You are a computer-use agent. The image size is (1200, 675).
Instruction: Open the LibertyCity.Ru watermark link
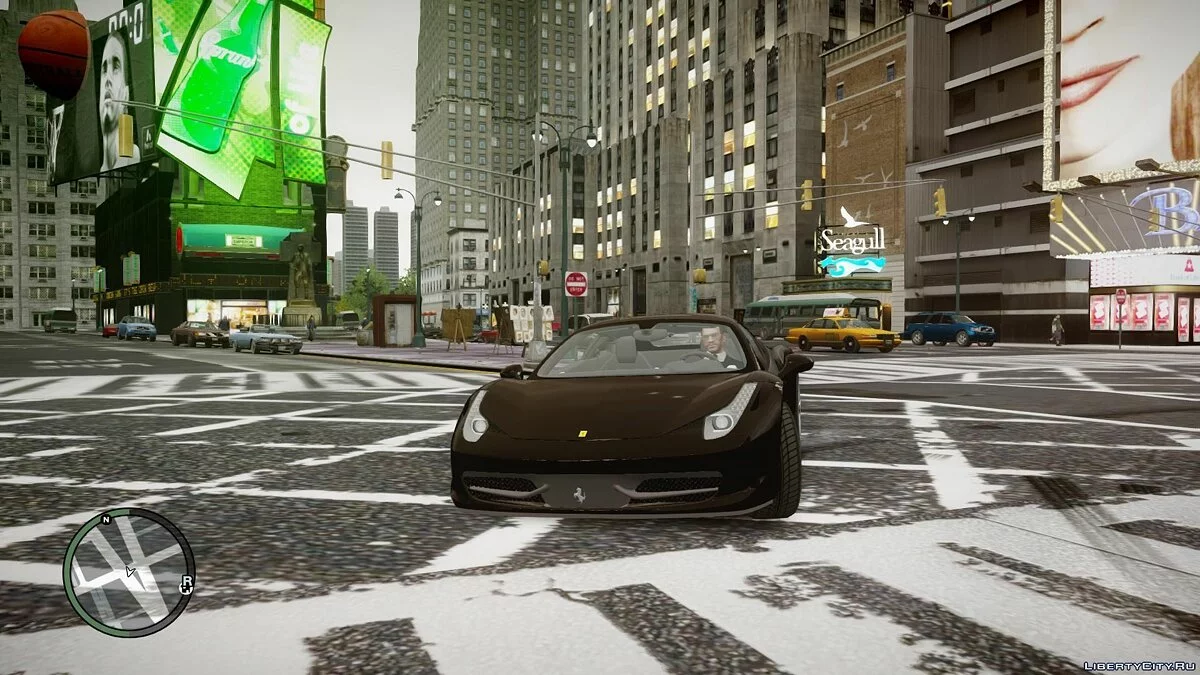(1139, 664)
